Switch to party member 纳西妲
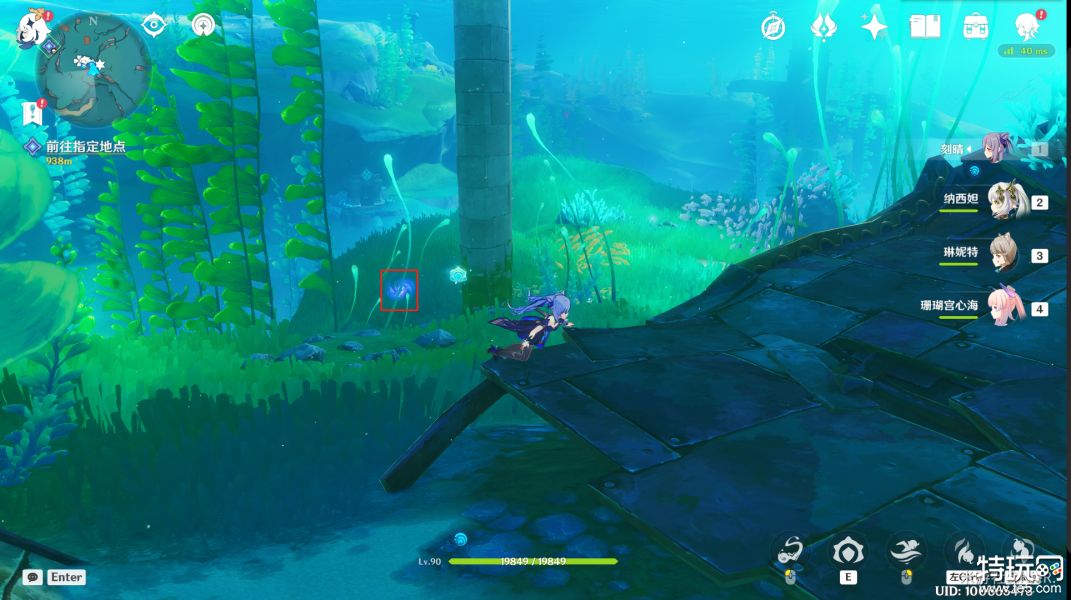The height and width of the screenshot is (600, 1071). coord(1003,200)
